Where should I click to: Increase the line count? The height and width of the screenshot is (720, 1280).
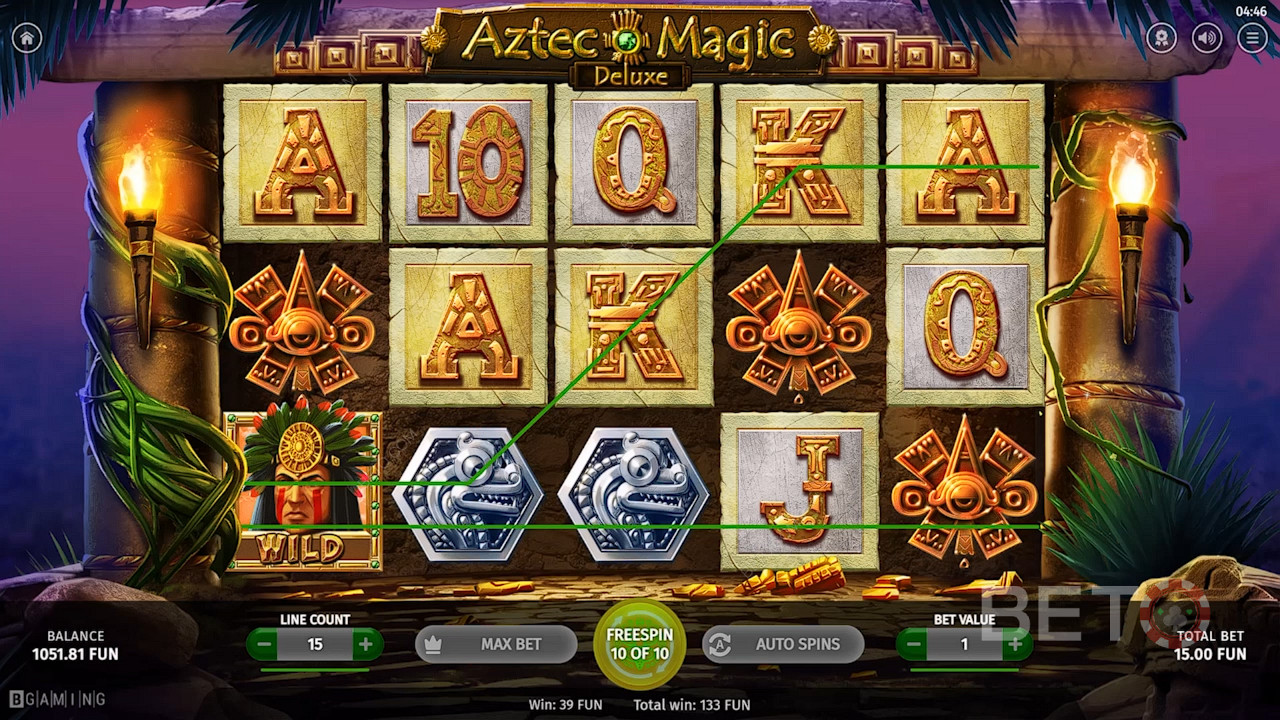tap(365, 645)
